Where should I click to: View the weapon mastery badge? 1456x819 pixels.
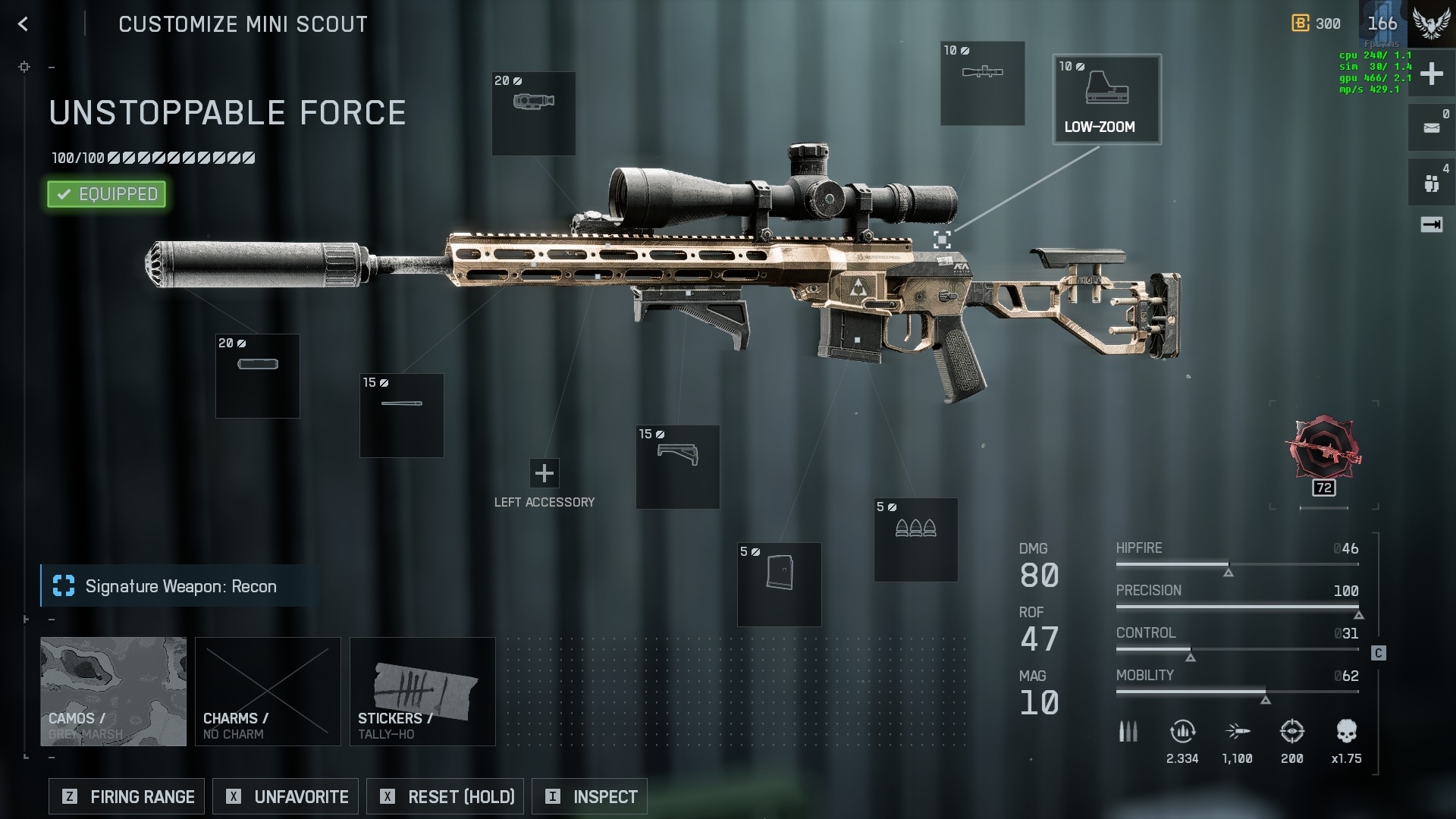(1323, 450)
